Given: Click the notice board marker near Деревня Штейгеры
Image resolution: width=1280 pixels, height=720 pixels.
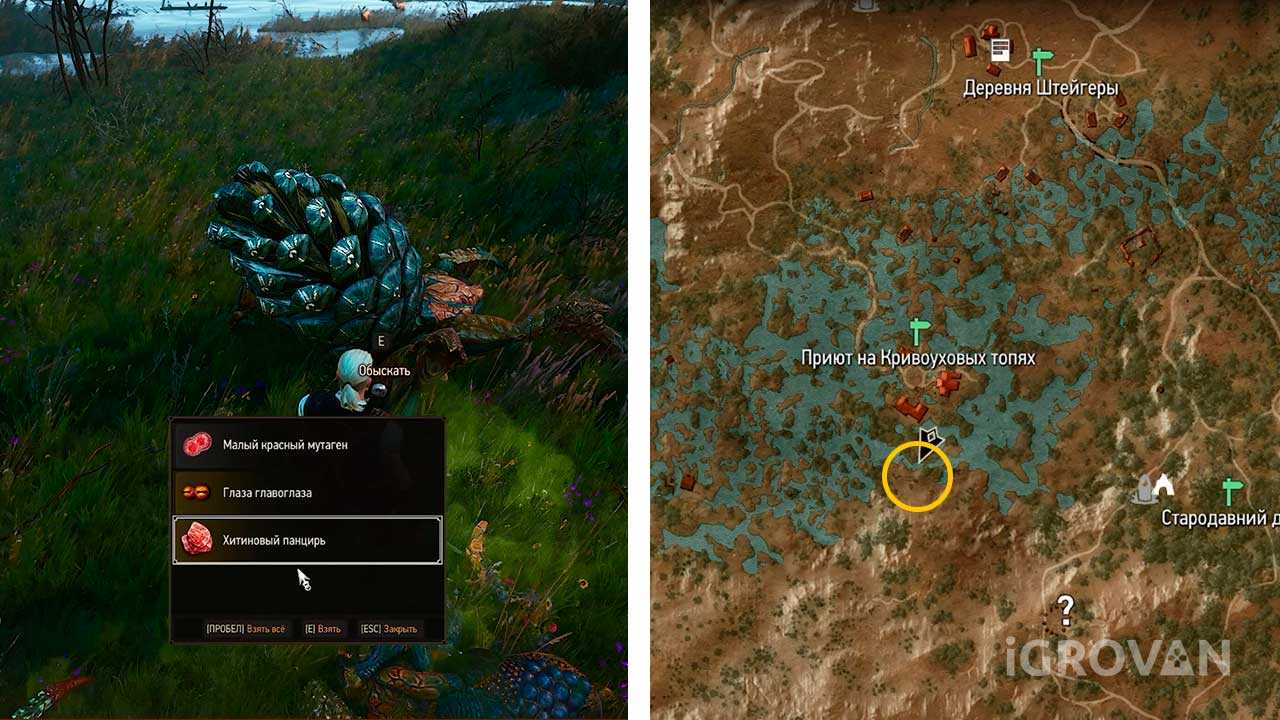Looking at the screenshot, I should click(x=999, y=51).
